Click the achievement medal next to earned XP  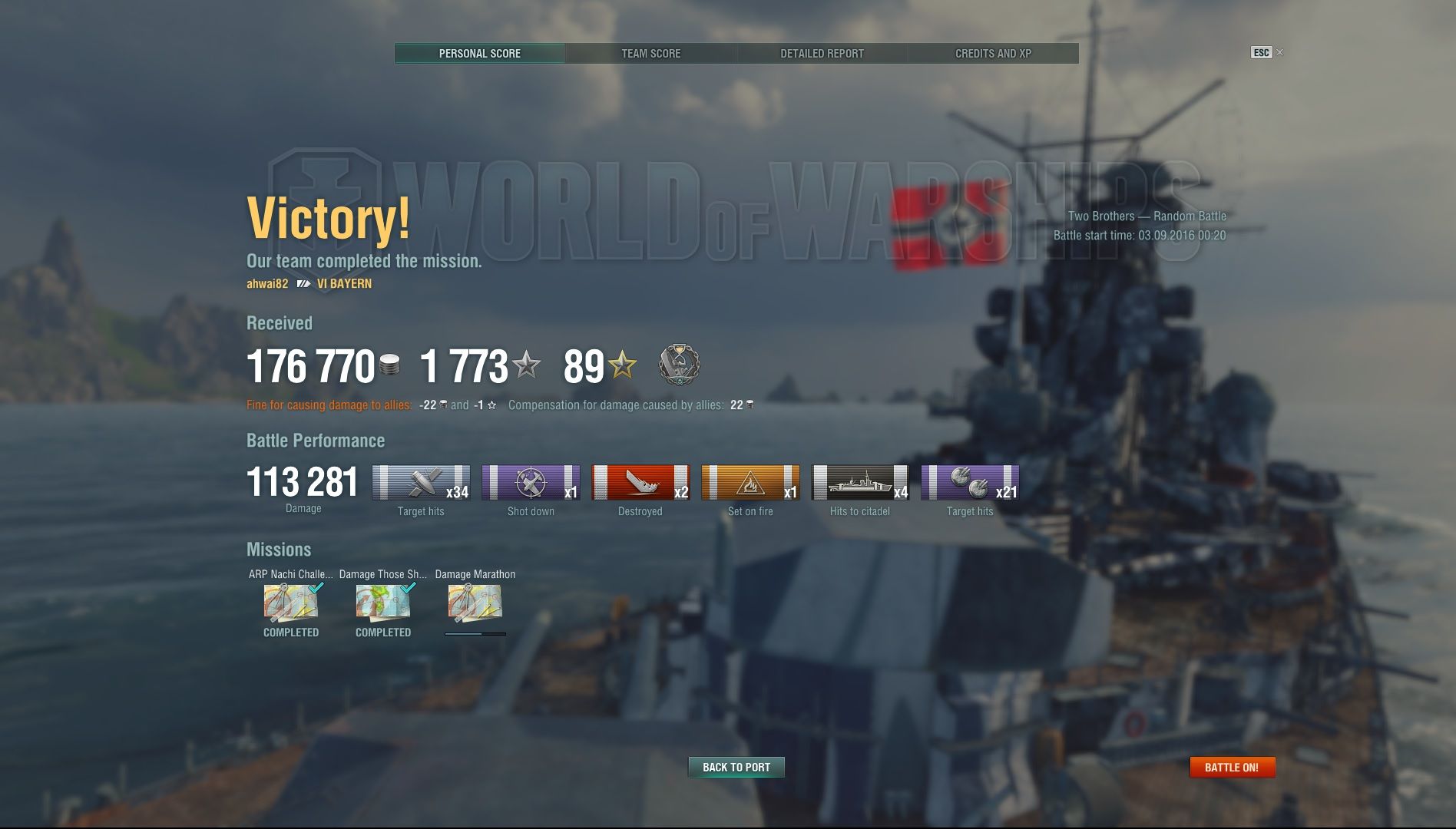(679, 365)
